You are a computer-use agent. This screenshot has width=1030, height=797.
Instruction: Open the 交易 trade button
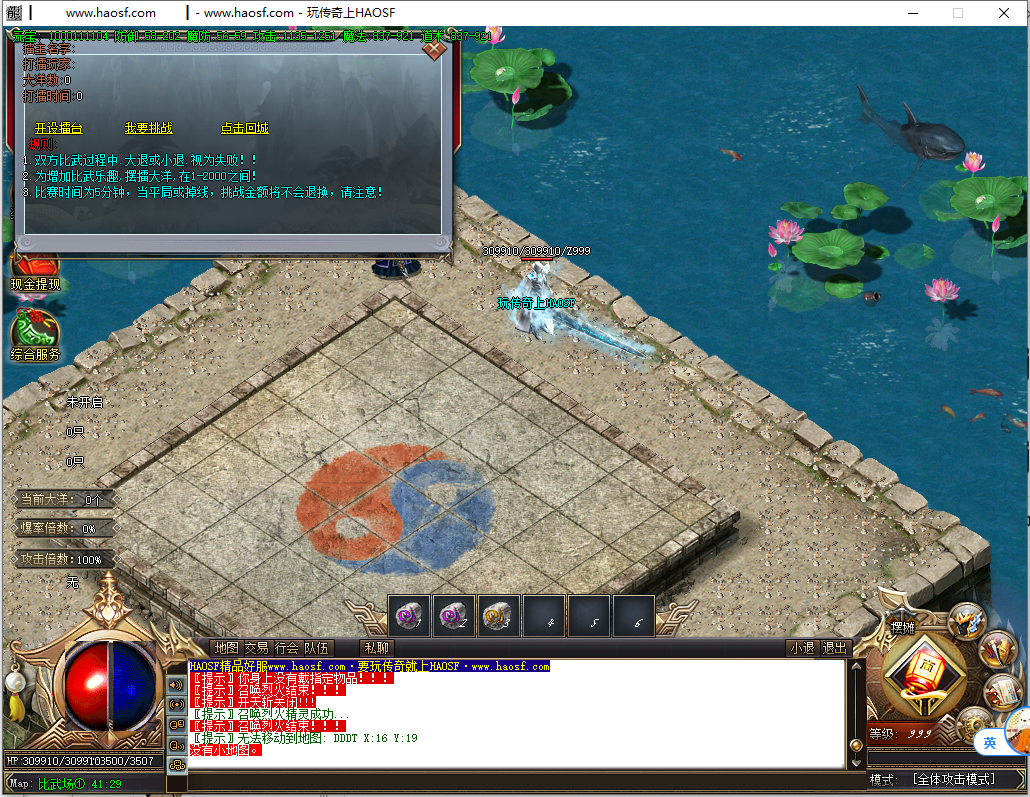(x=257, y=648)
